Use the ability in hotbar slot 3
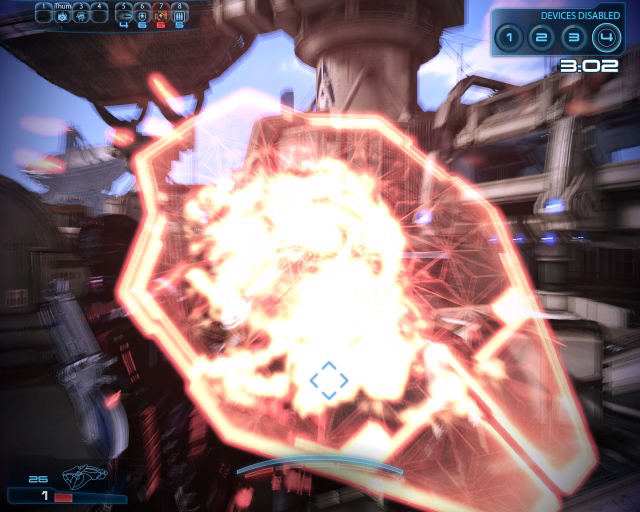The width and height of the screenshot is (640, 512). [81, 13]
